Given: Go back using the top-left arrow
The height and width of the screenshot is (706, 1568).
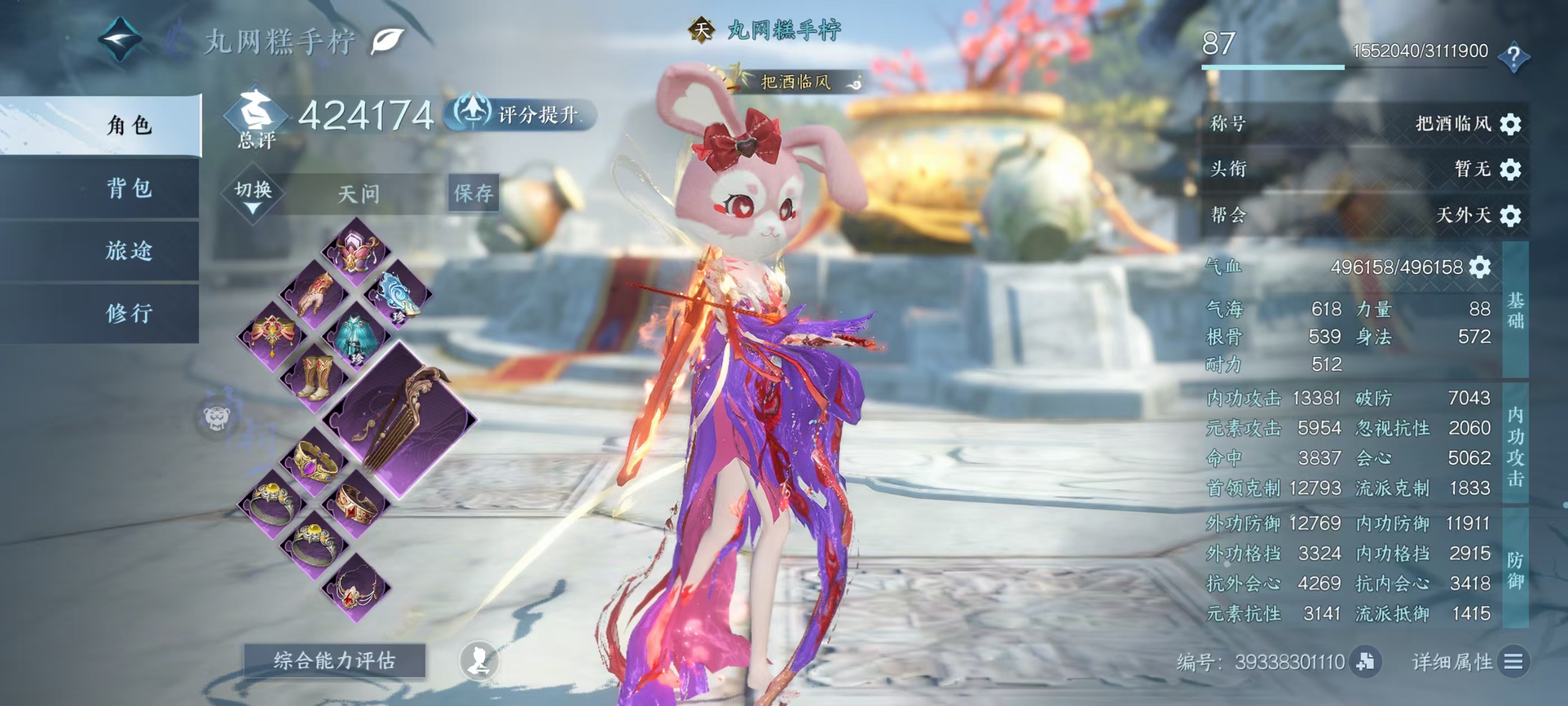Looking at the screenshot, I should (x=120, y=40).
